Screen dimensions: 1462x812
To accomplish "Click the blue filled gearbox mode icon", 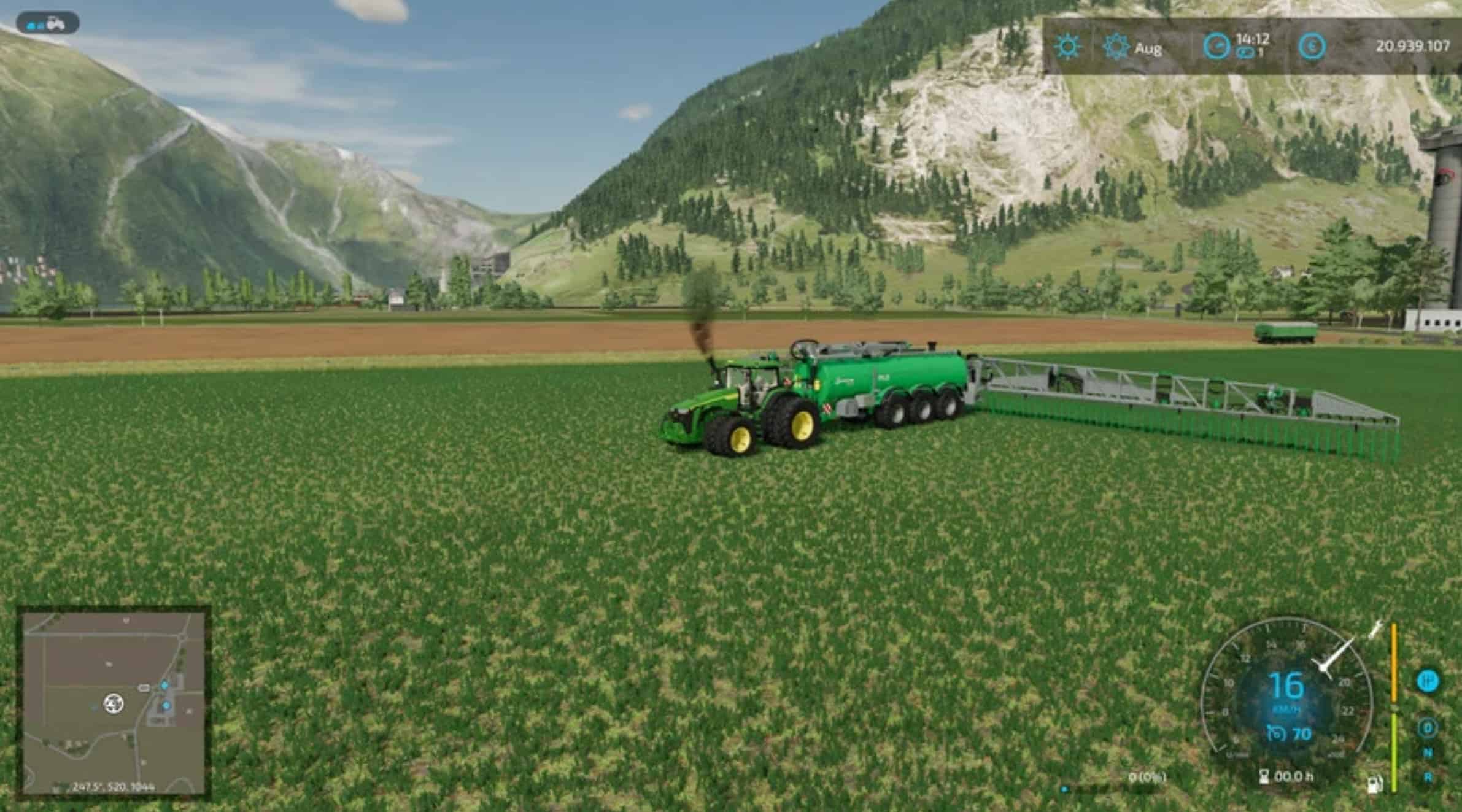I will tap(1428, 681).
